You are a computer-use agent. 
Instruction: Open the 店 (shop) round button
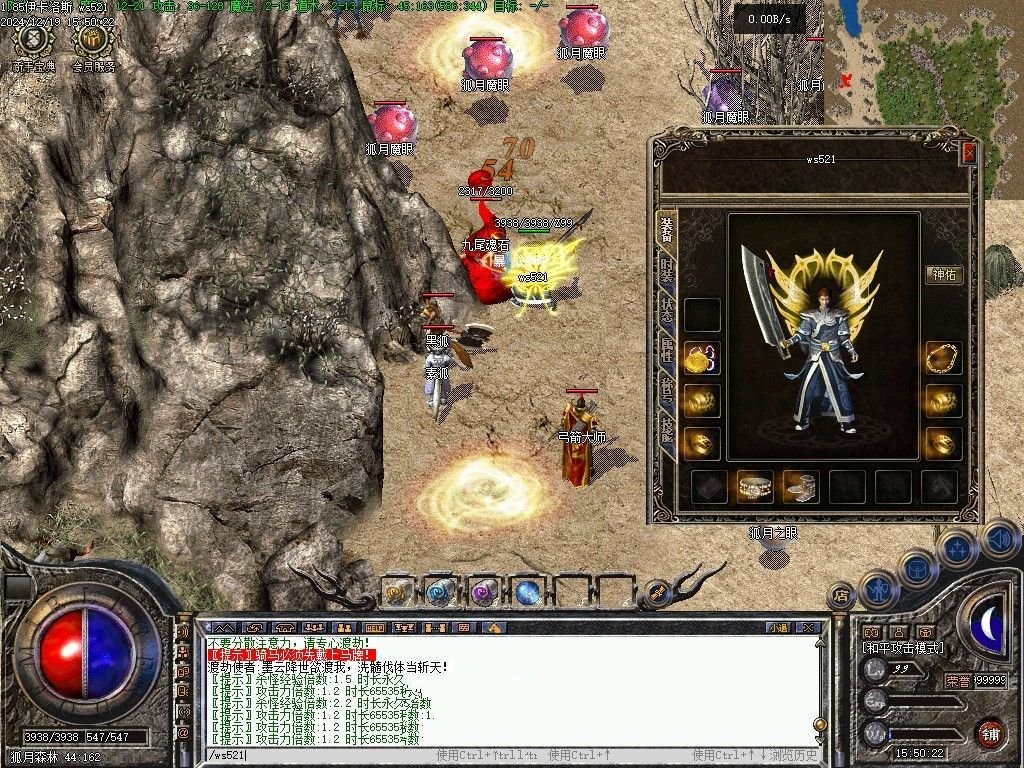pyautogui.click(x=841, y=596)
